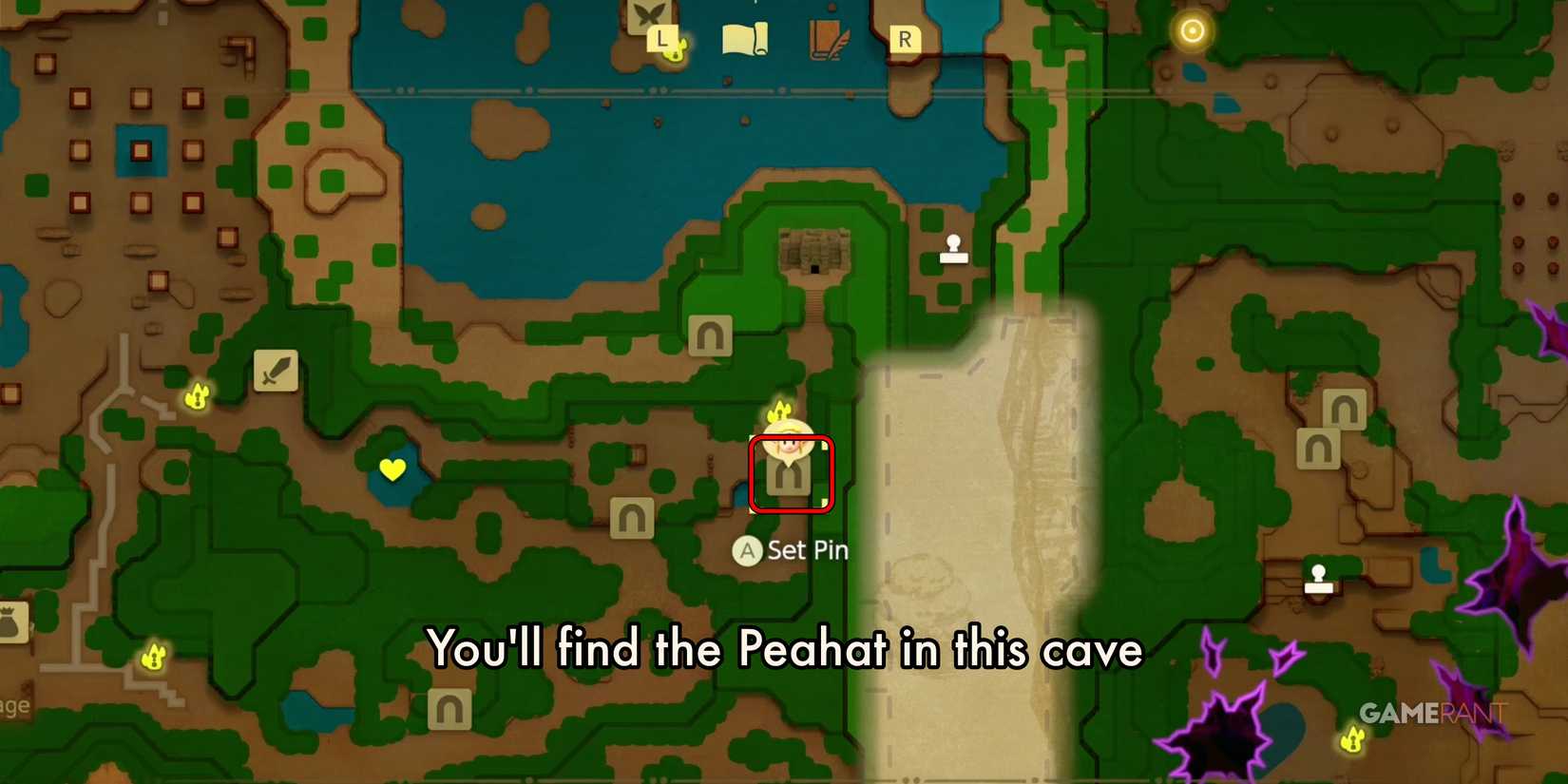Viewport: 1568px width, 784px height.
Task: Open the glowing warp point top right
Action: click(1191, 31)
